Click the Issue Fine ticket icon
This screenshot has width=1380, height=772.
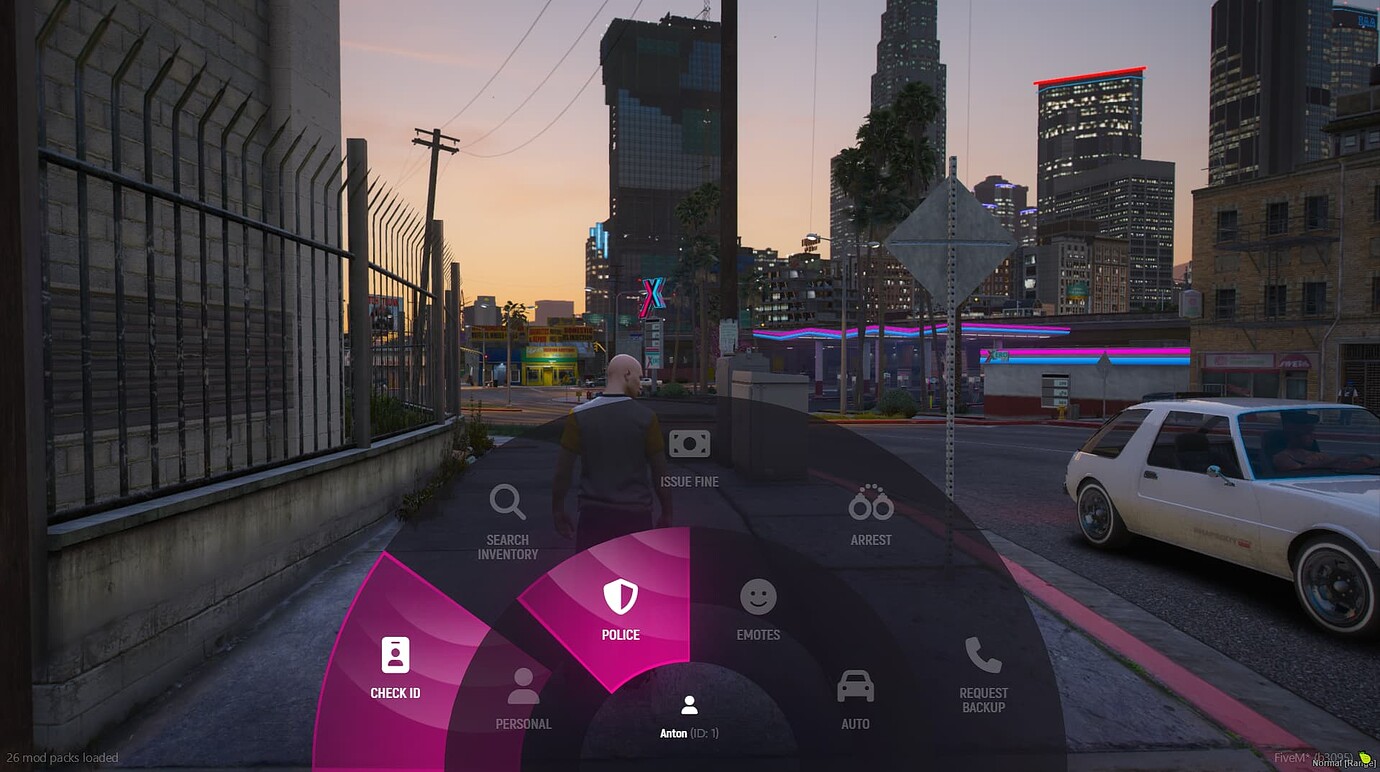pos(689,443)
